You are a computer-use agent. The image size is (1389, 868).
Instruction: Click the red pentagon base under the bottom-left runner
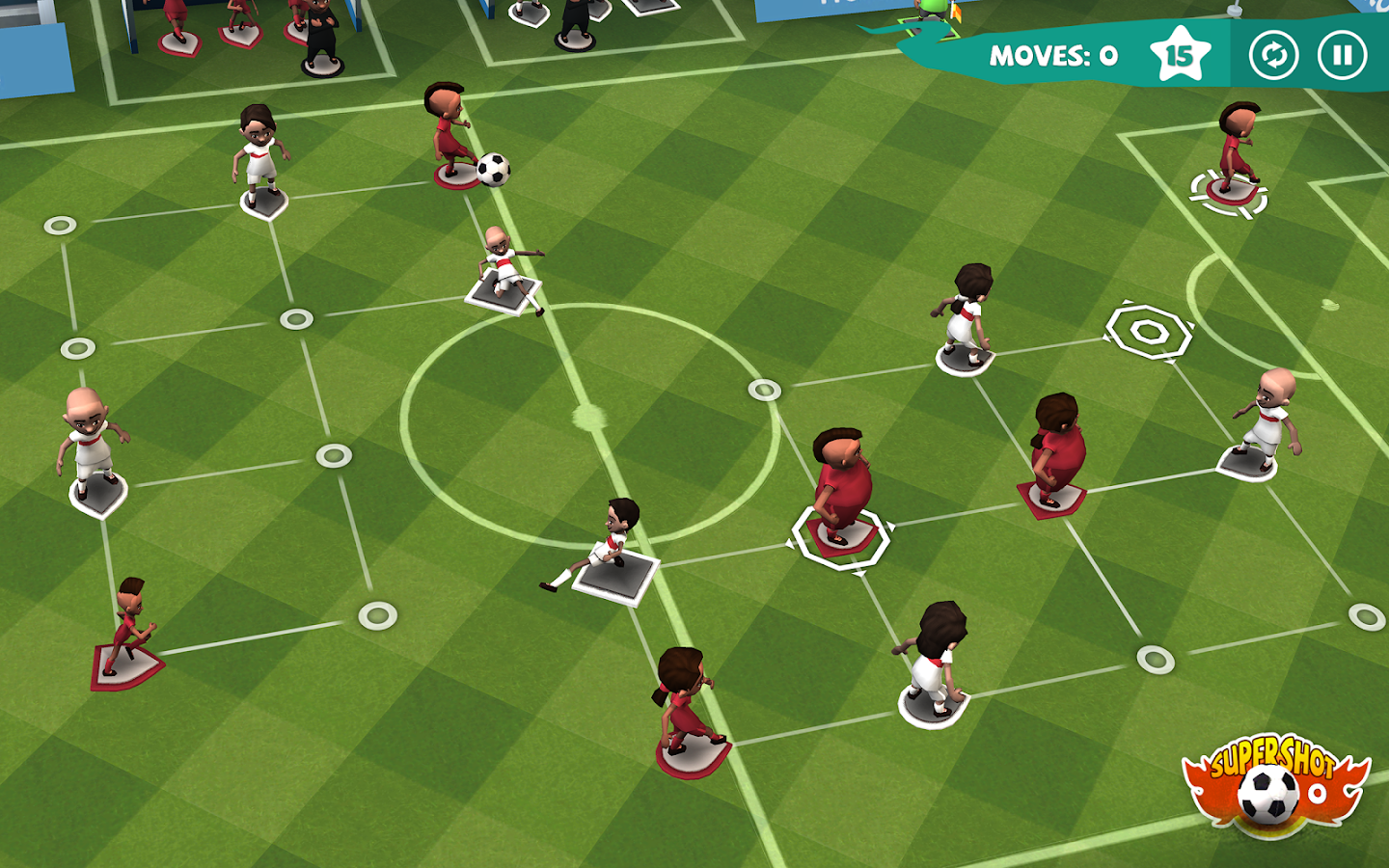pyautogui.click(x=126, y=665)
